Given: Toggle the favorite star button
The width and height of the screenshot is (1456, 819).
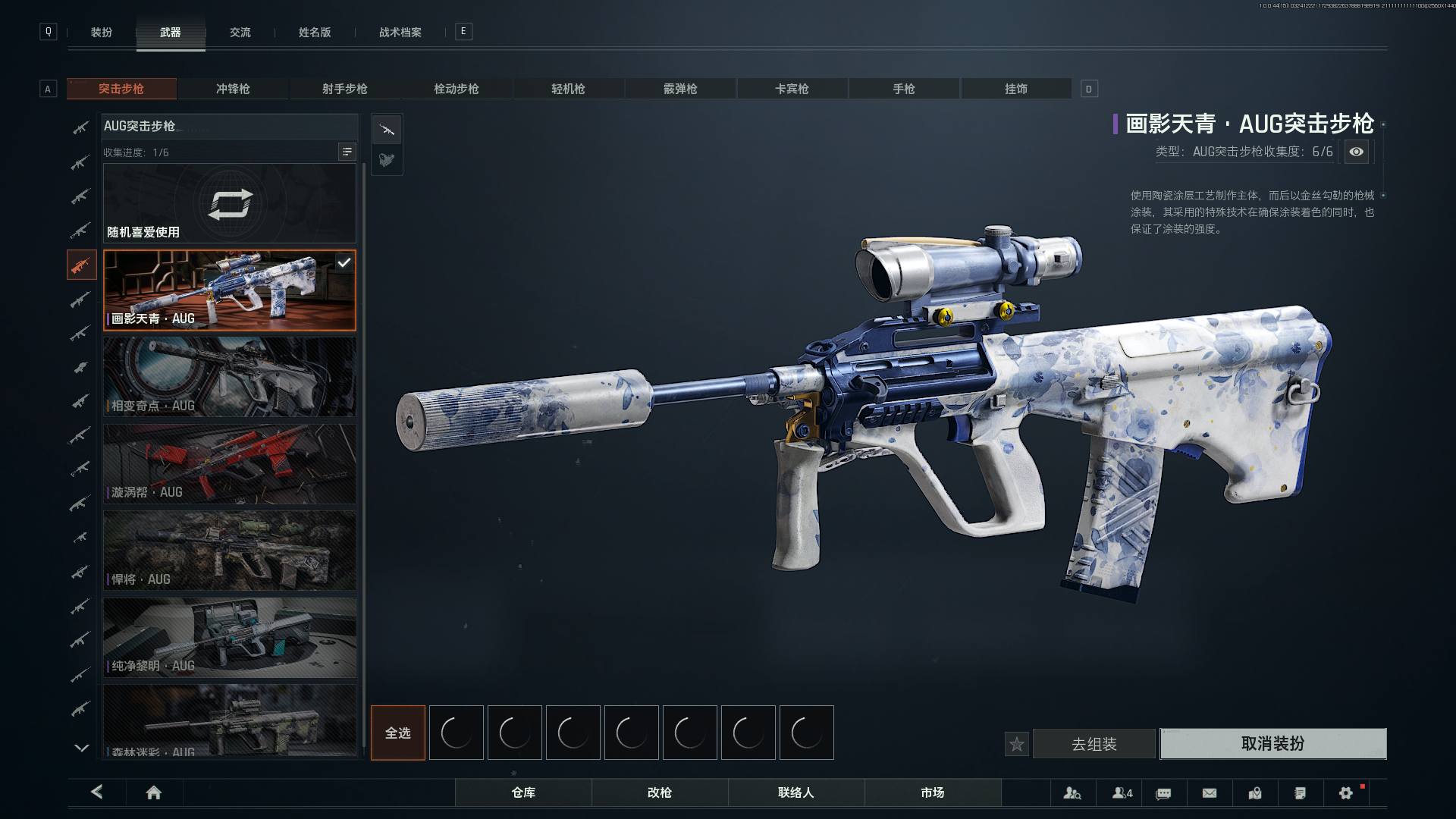Looking at the screenshot, I should tap(1017, 744).
